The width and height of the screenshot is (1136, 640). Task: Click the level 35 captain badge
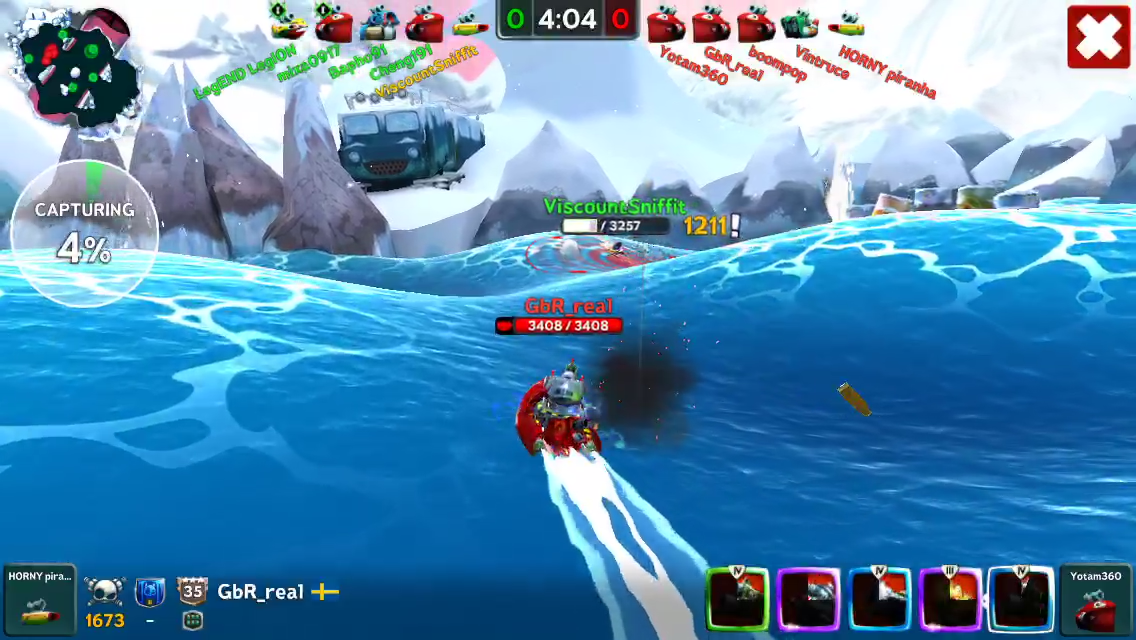[192, 591]
